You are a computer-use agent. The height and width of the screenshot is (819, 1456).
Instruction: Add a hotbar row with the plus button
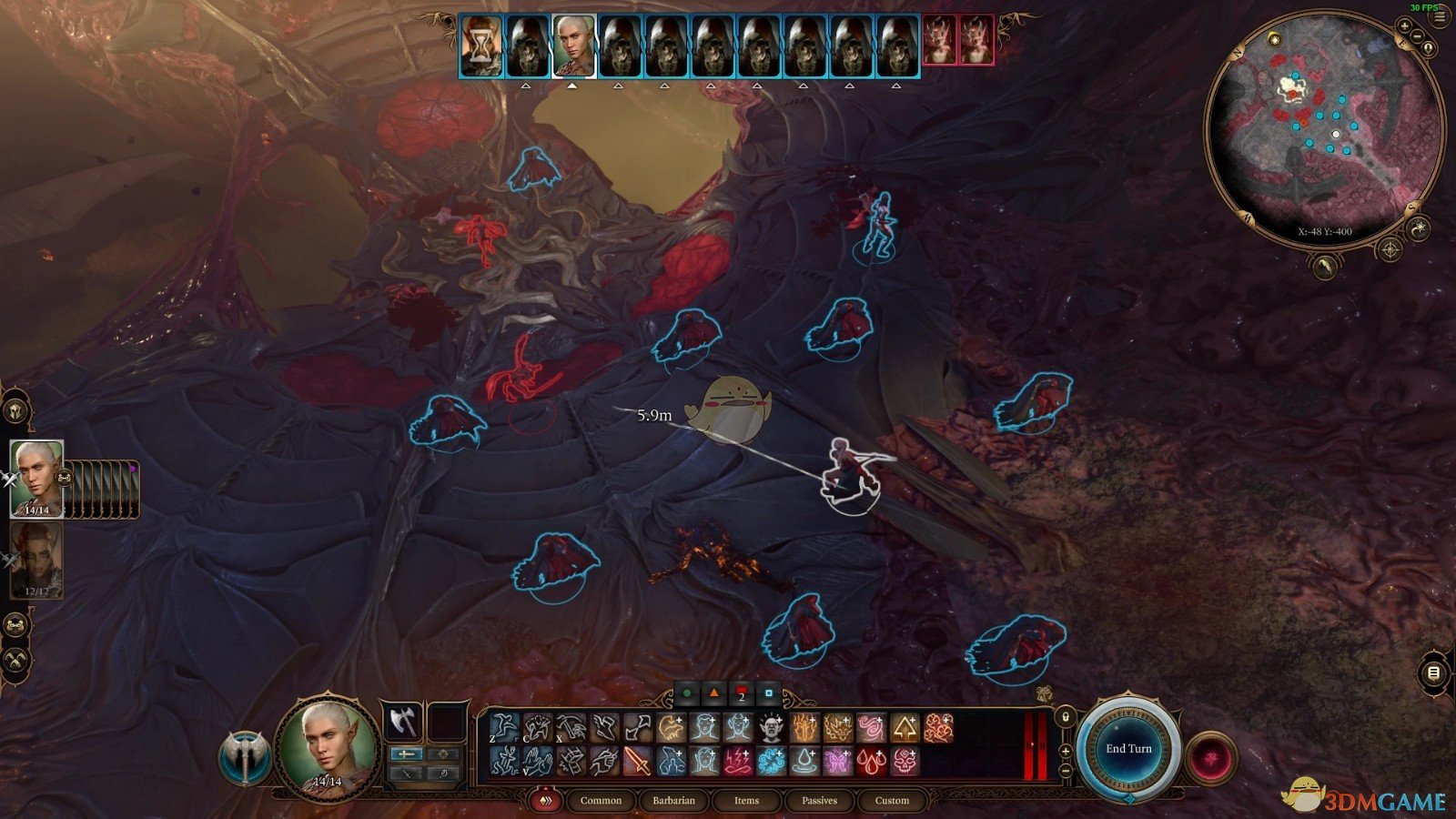click(1066, 751)
